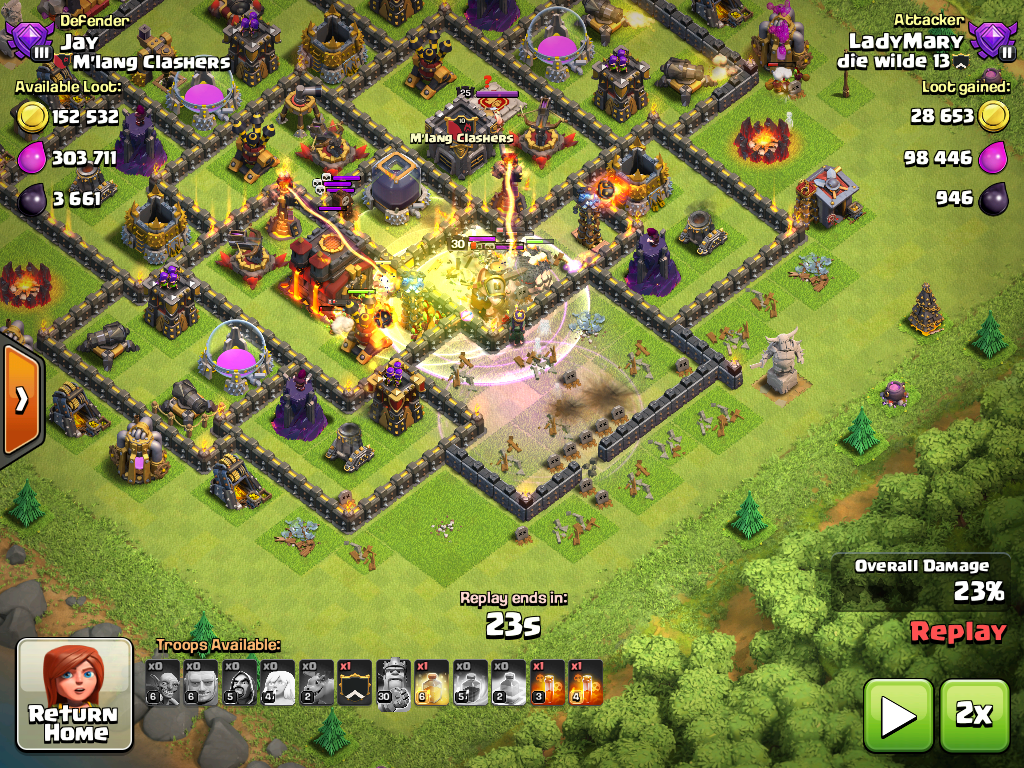1024x768 pixels.
Task: Pick the Healer troop card
Action: click(278, 683)
